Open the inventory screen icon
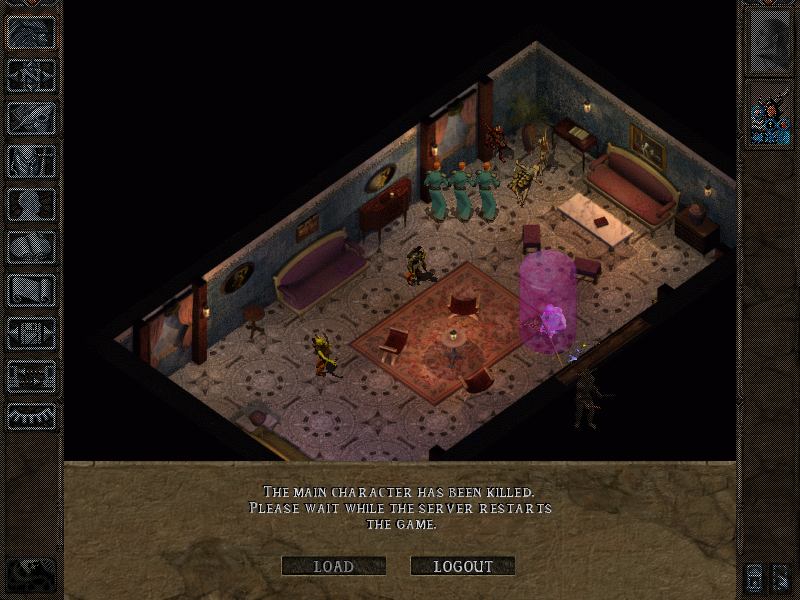The image size is (800, 600). (32, 161)
